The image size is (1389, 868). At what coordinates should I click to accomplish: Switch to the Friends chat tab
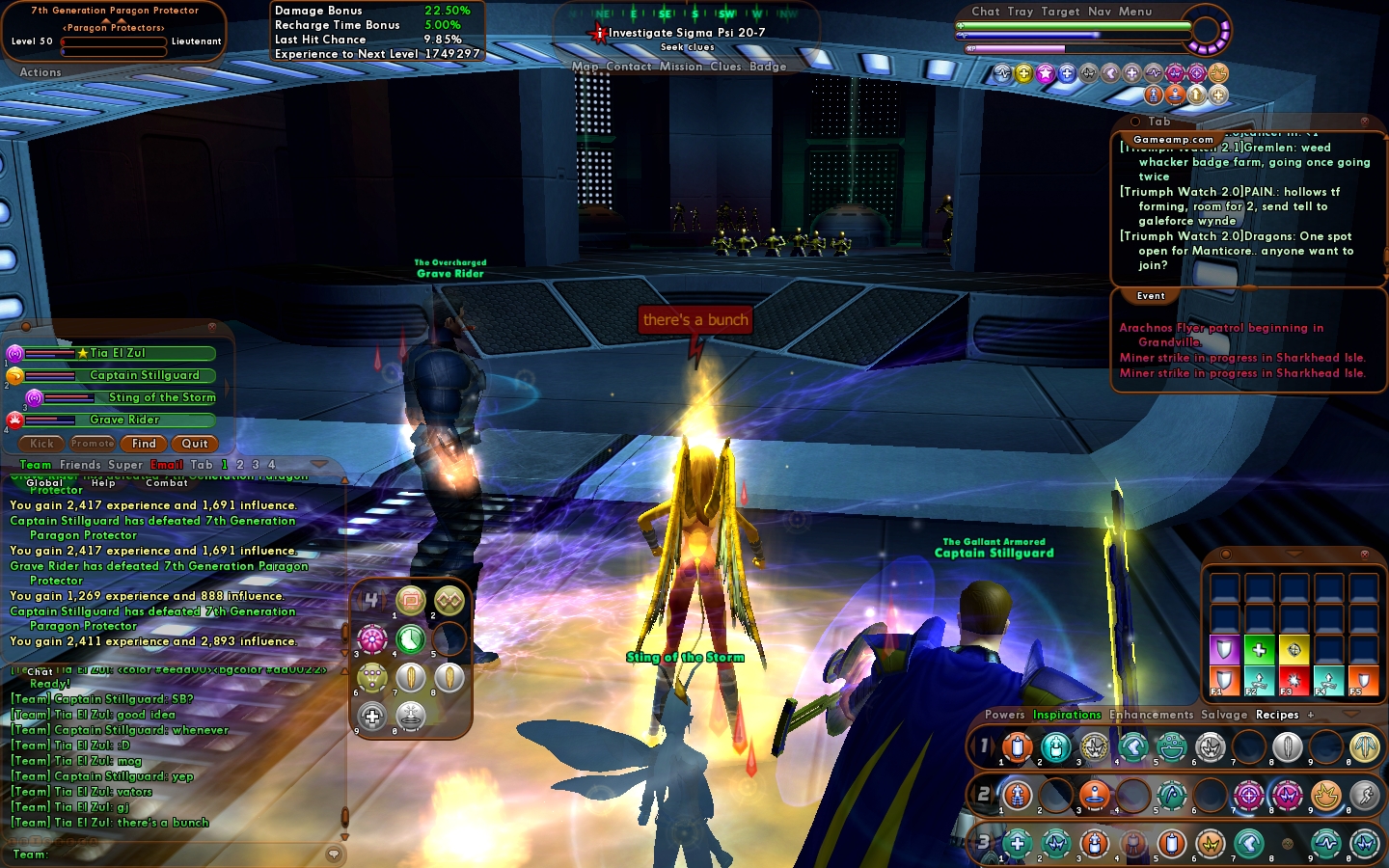pos(80,465)
